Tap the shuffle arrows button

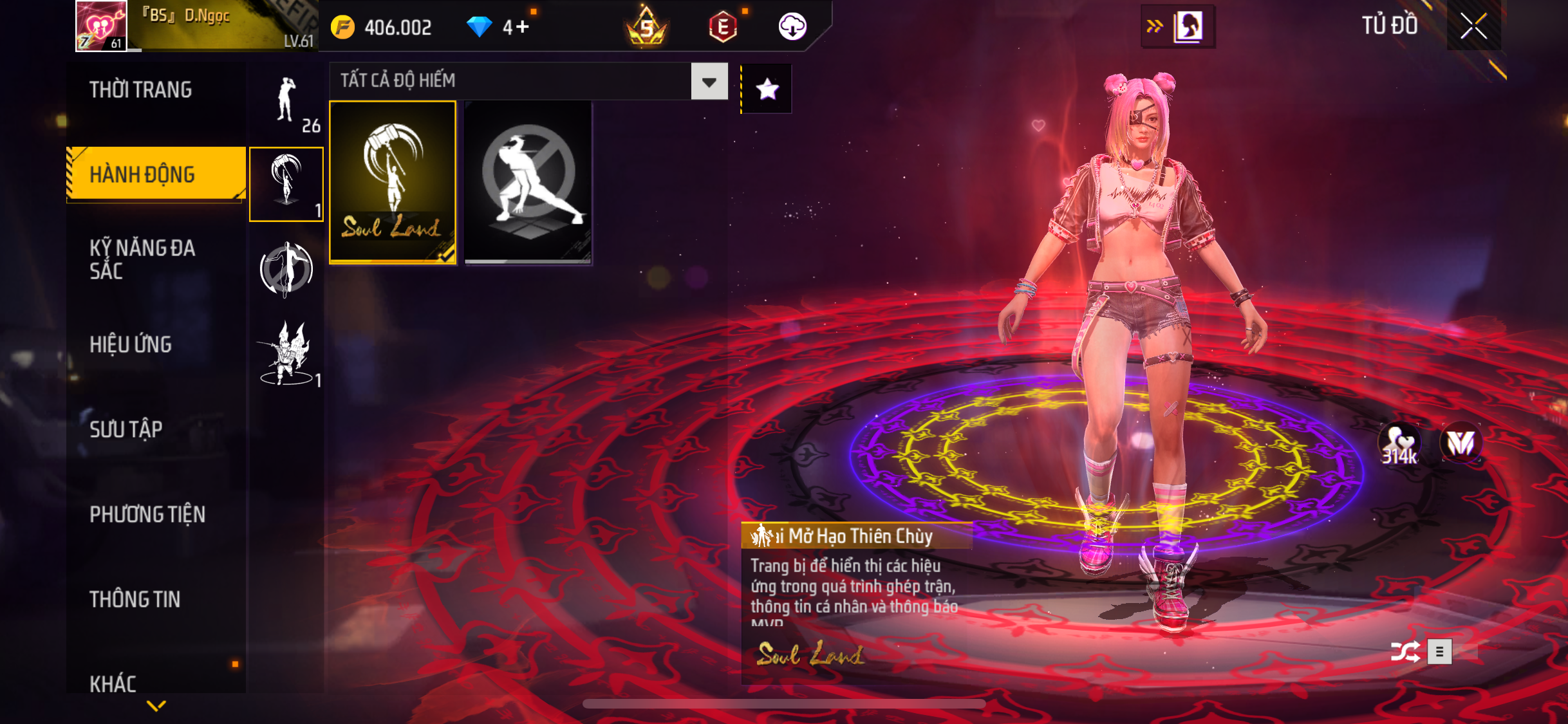point(1405,652)
